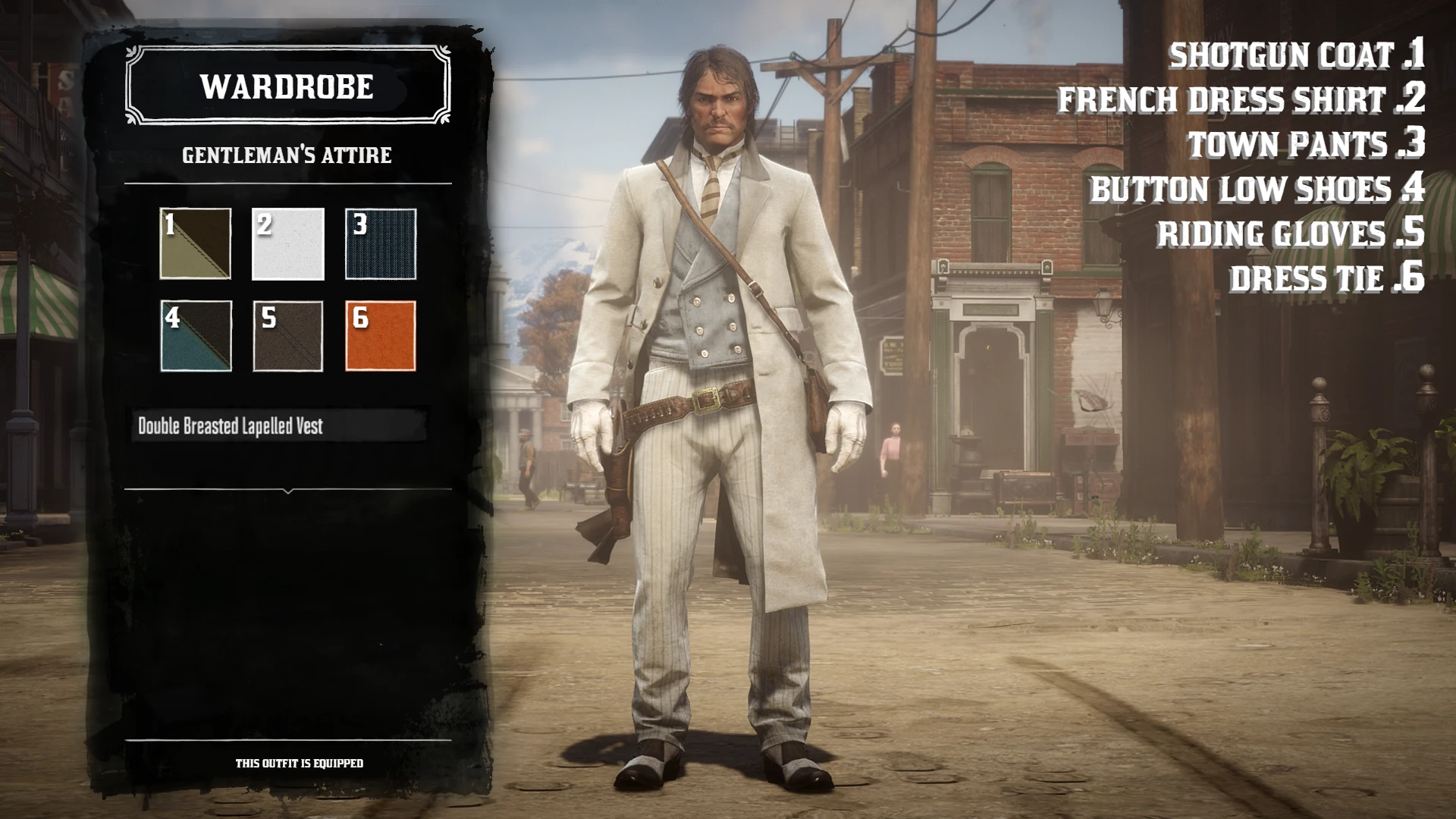Screen dimensions: 1456x819
Task: Choose the white swatch numbered 2
Action: pyautogui.click(x=288, y=244)
